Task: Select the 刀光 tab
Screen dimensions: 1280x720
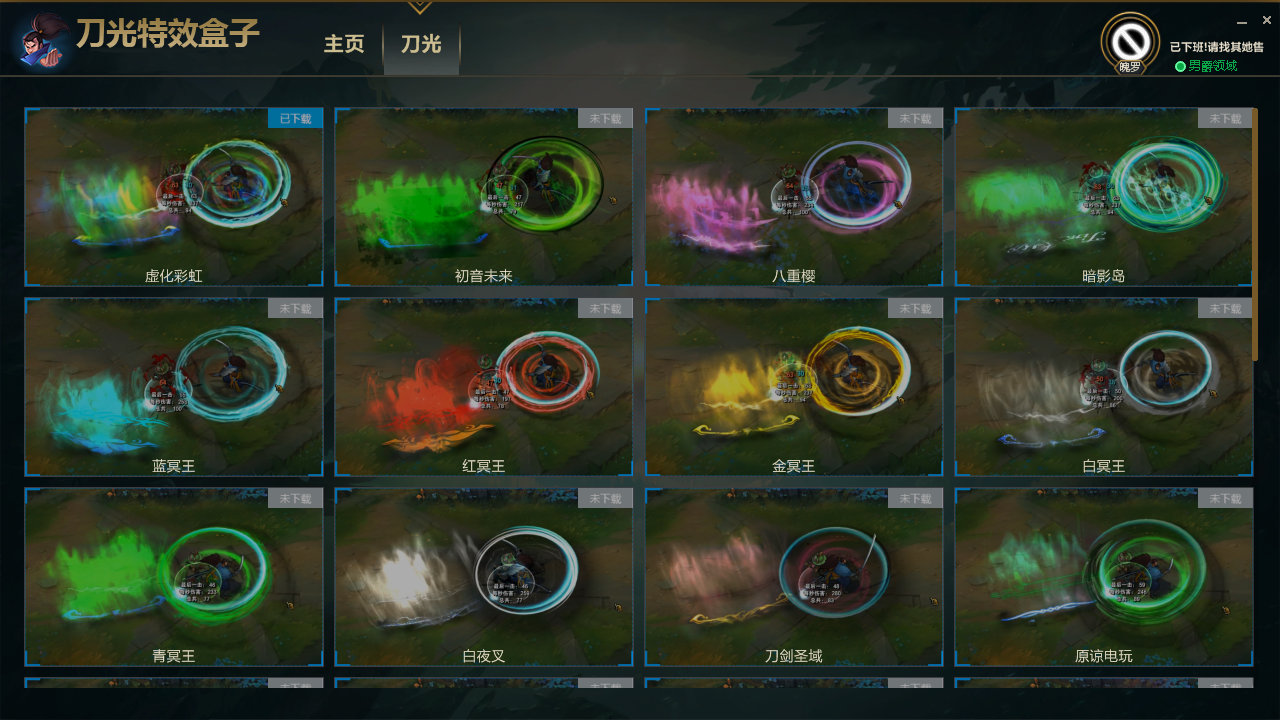Action: pyautogui.click(x=421, y=45)
